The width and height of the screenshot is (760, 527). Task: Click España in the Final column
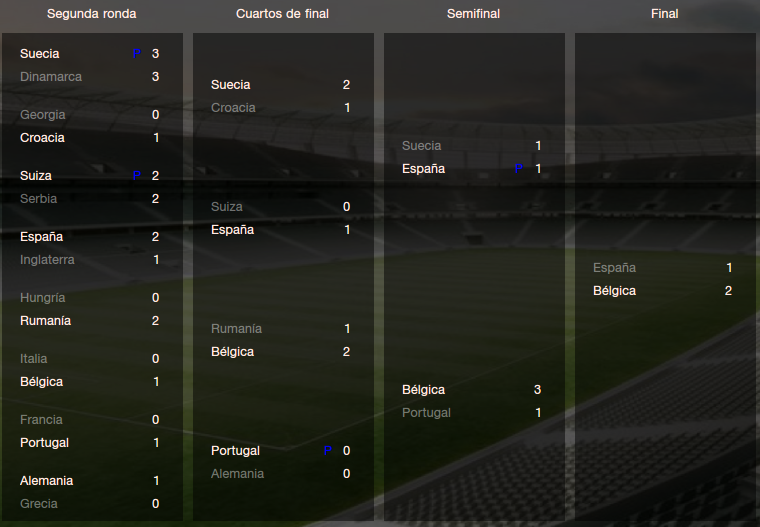(x=614, y=268)
